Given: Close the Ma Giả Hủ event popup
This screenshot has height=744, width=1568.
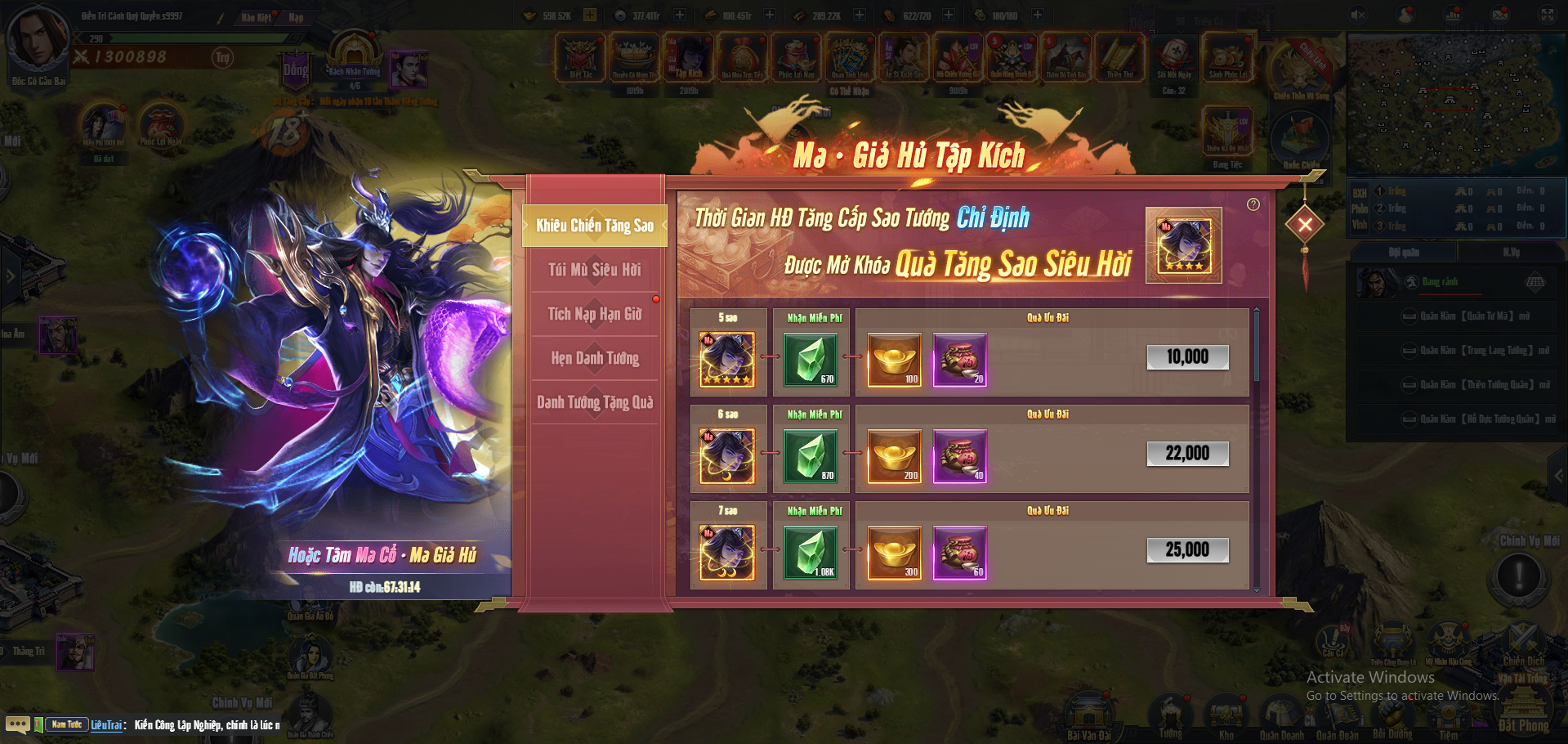Looking at the screenshot, I should click(1305, 224).
